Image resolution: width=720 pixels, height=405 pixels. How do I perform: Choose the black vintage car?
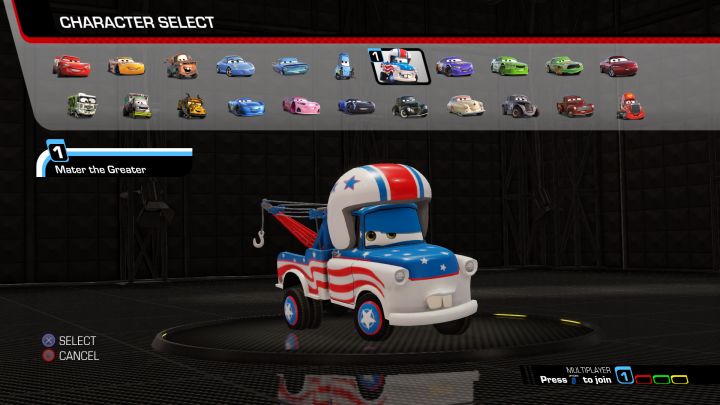click(x=409, y=104)
